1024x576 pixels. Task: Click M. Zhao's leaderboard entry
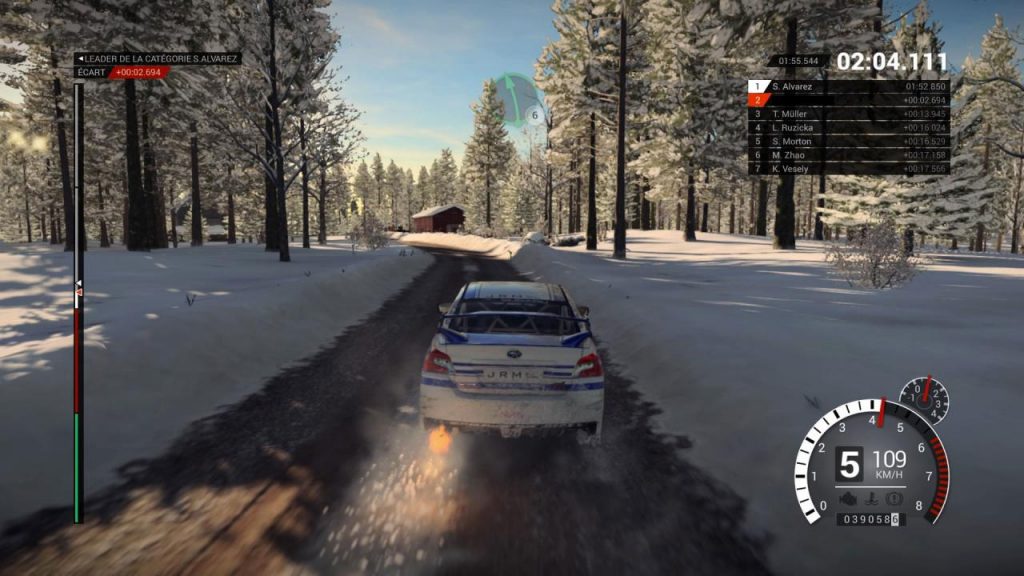tap(848, 156)
